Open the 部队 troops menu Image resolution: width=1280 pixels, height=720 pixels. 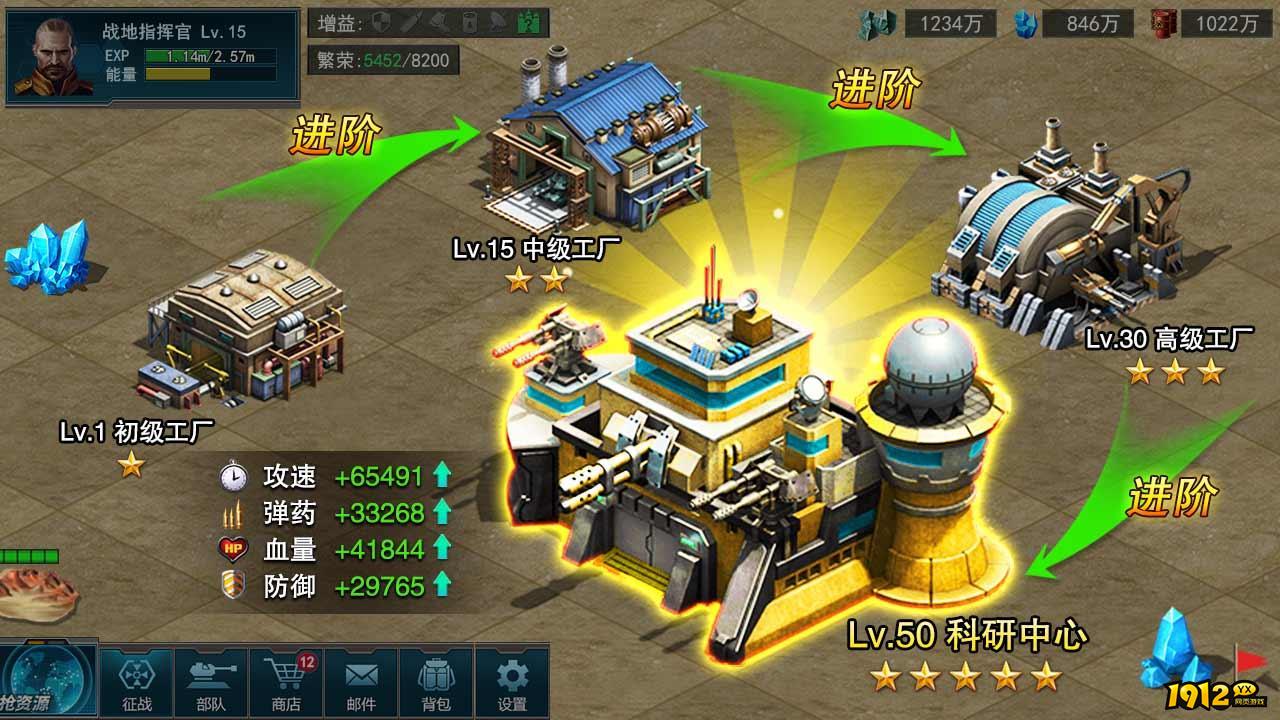211,683
